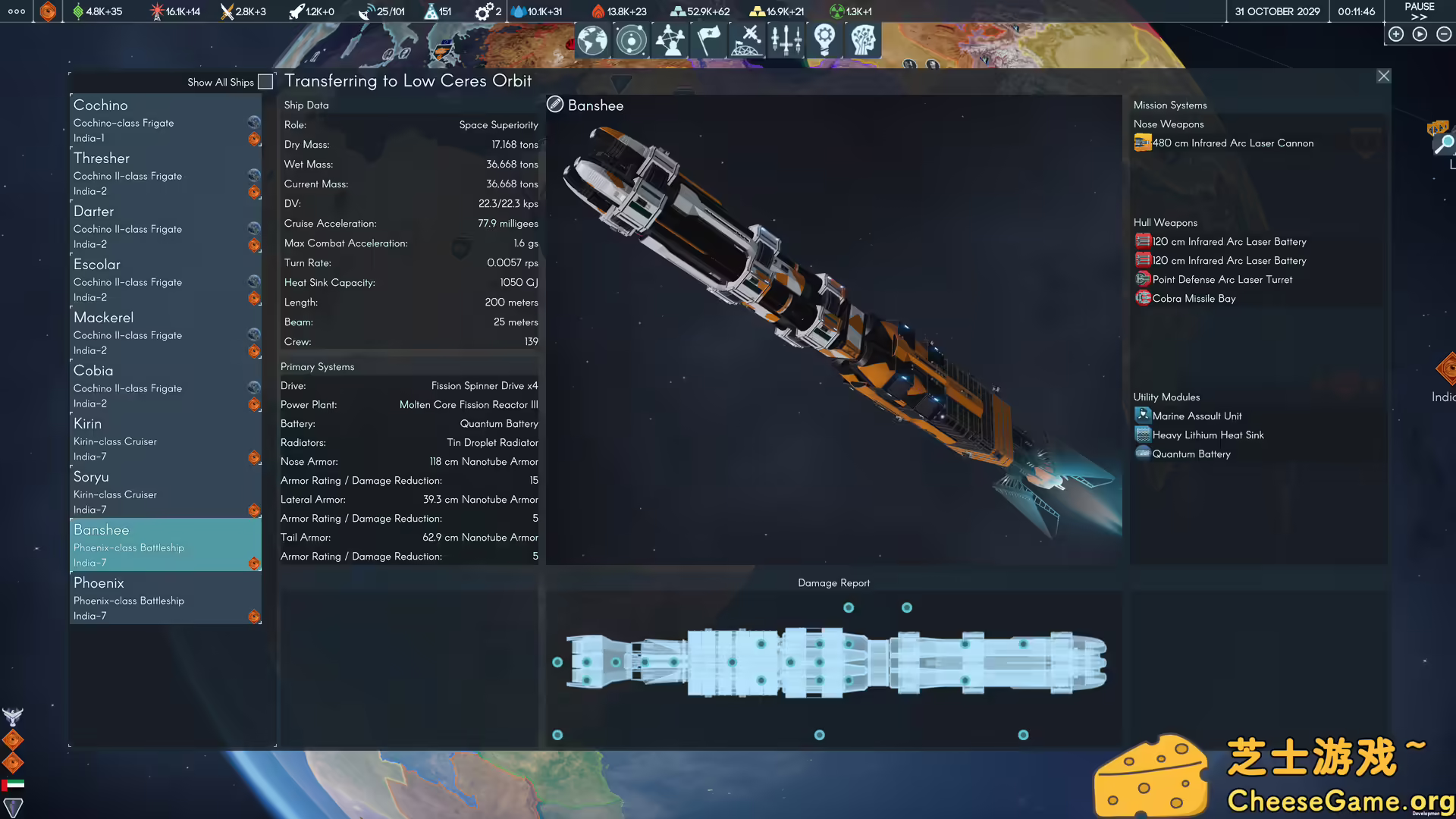Select the Fleets icon on the toolbar
1456x819 pixels.
[x=786, y=40]
